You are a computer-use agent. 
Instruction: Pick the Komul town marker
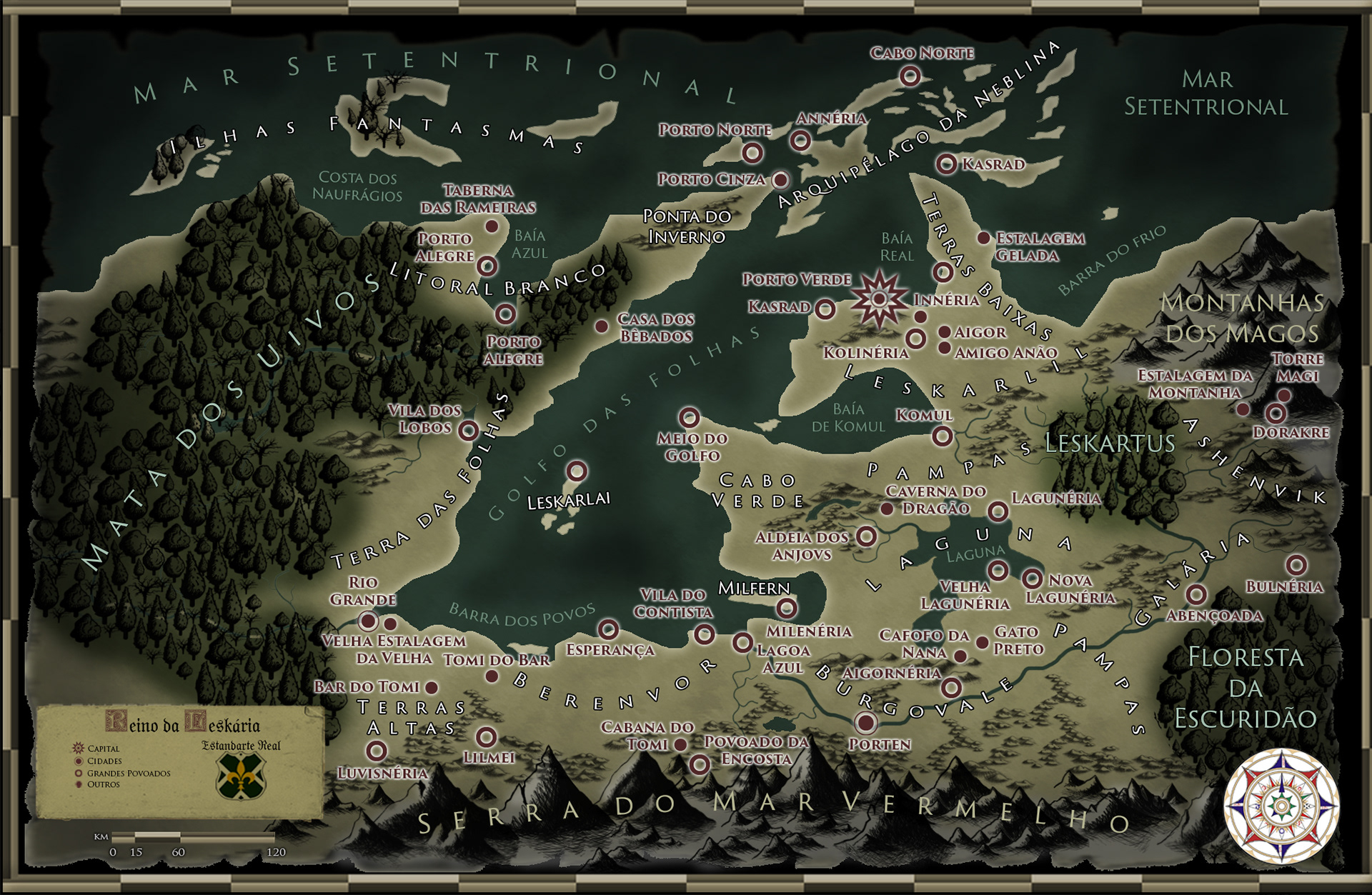coord(943,436)
